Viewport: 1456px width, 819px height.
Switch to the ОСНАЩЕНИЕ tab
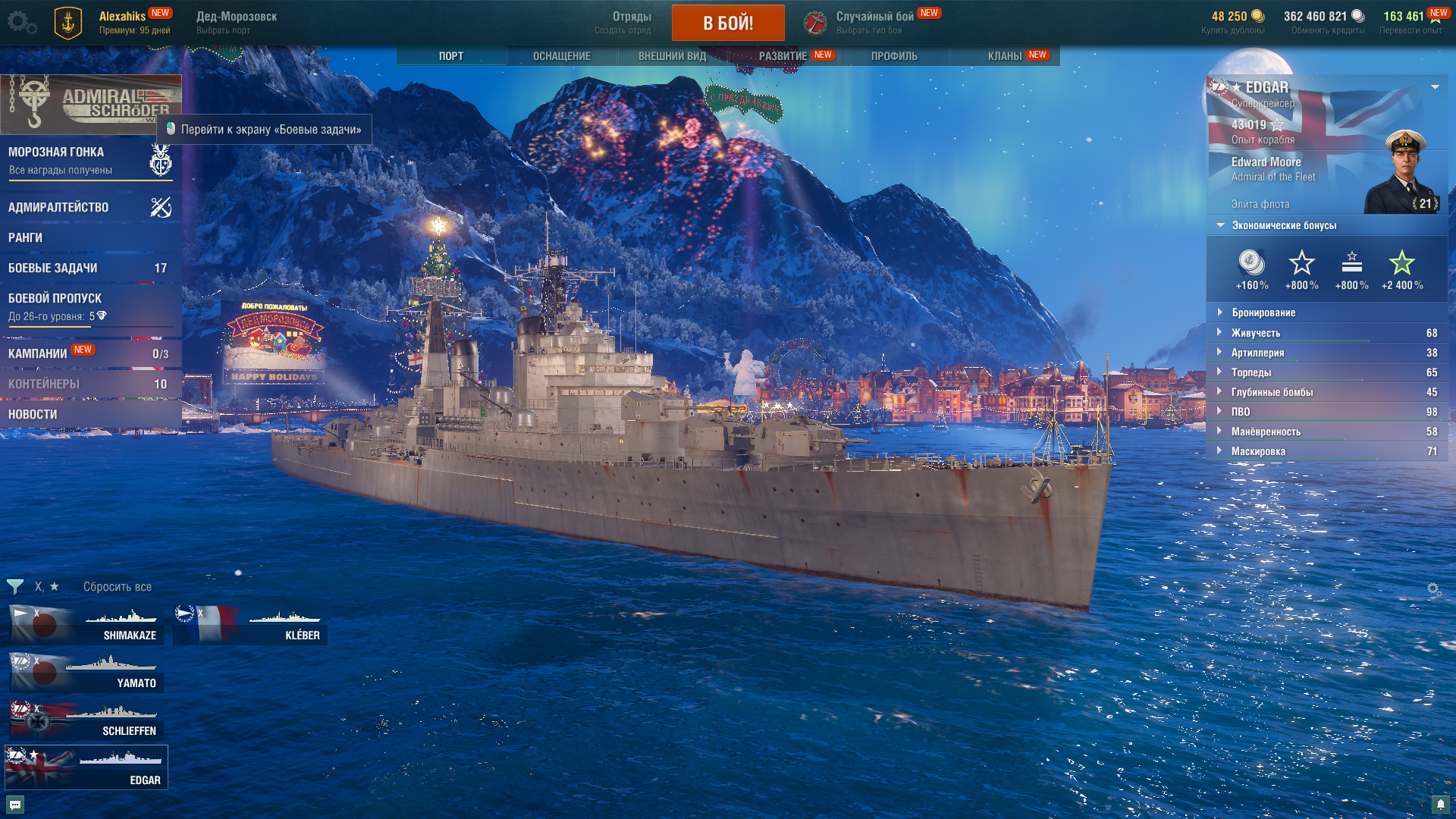coord(561,56)
